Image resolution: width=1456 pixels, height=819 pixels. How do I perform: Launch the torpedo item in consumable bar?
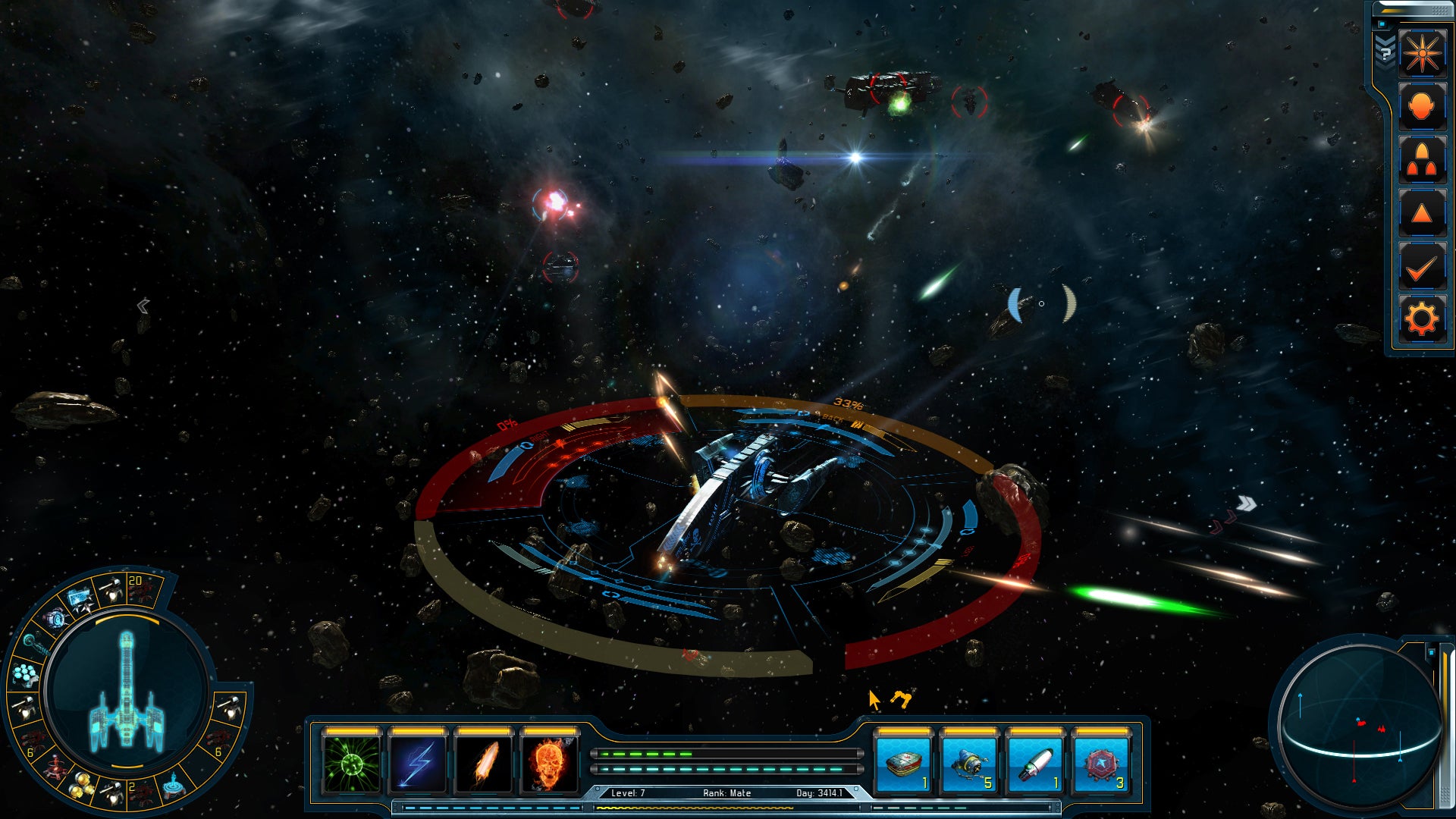click(1035, 766)
